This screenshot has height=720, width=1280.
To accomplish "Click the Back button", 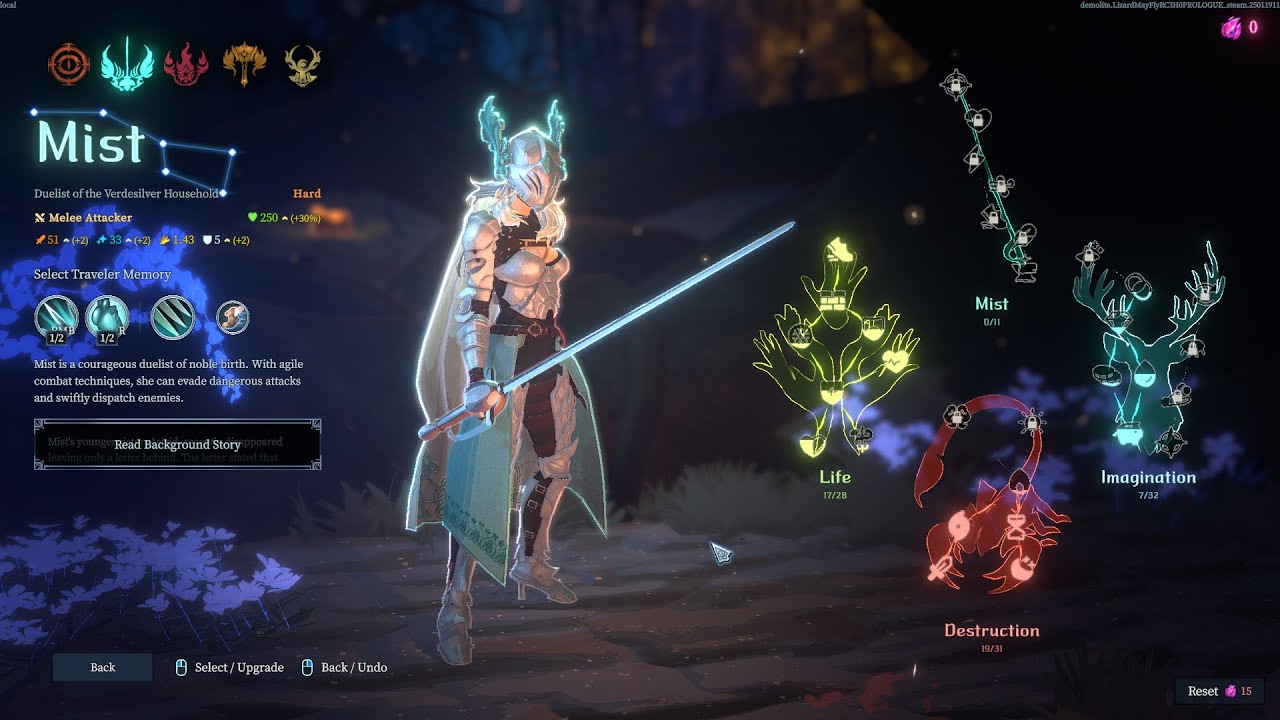I will click(102, 667).
